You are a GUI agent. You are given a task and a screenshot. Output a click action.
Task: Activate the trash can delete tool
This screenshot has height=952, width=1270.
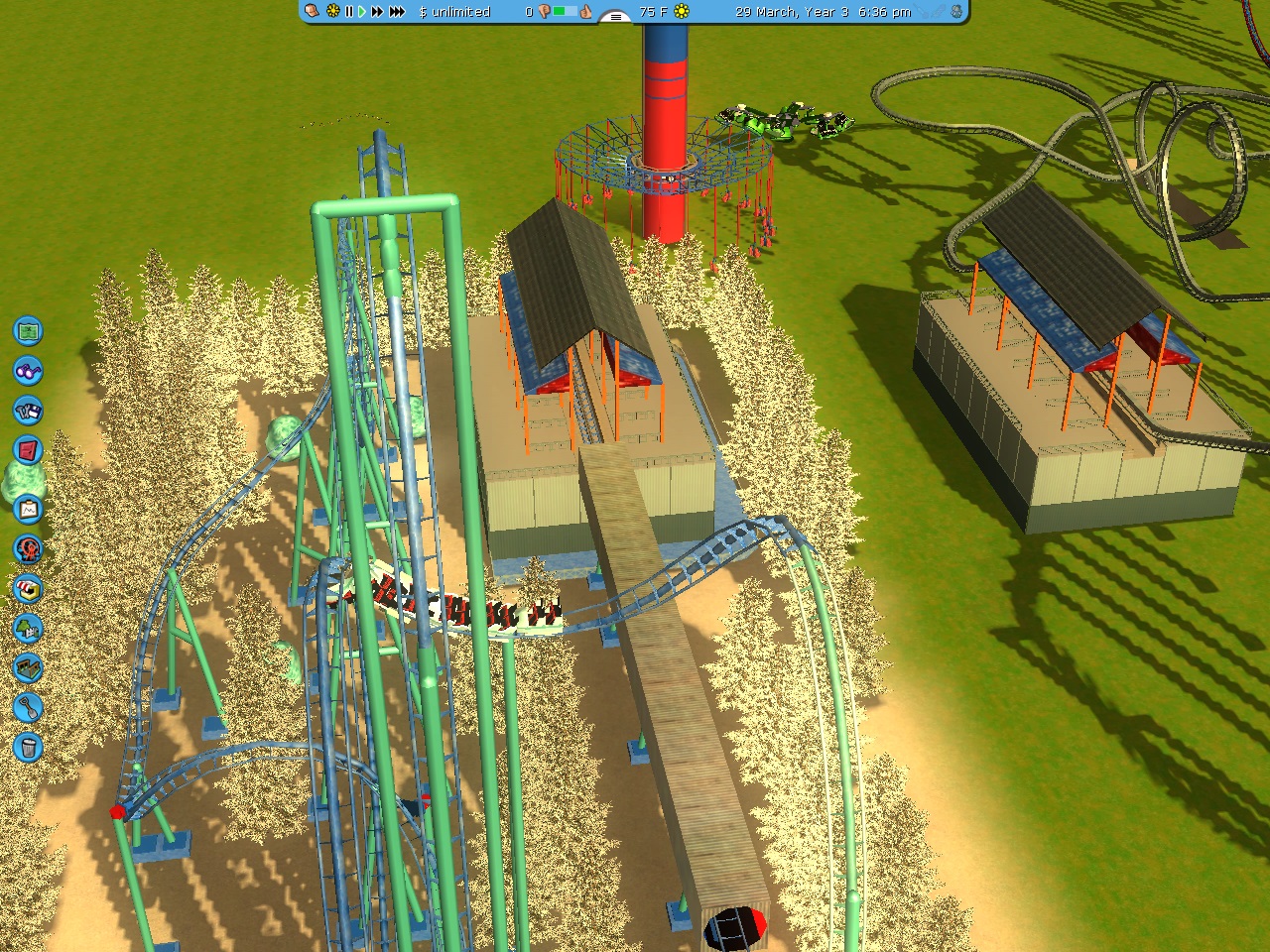(x=29, y=747)
